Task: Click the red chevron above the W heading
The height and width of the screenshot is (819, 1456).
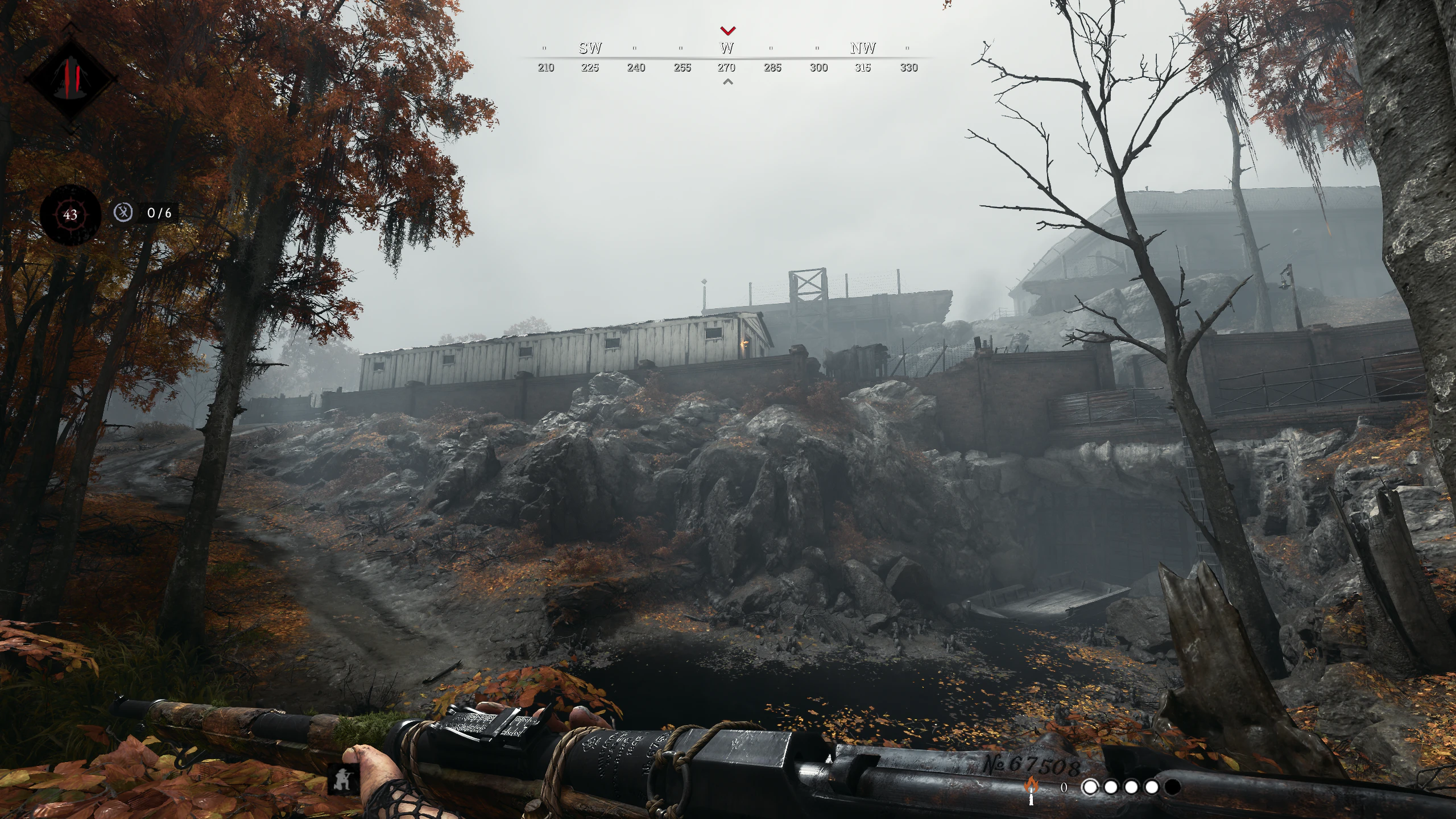Action: click(x=728, y=31)
